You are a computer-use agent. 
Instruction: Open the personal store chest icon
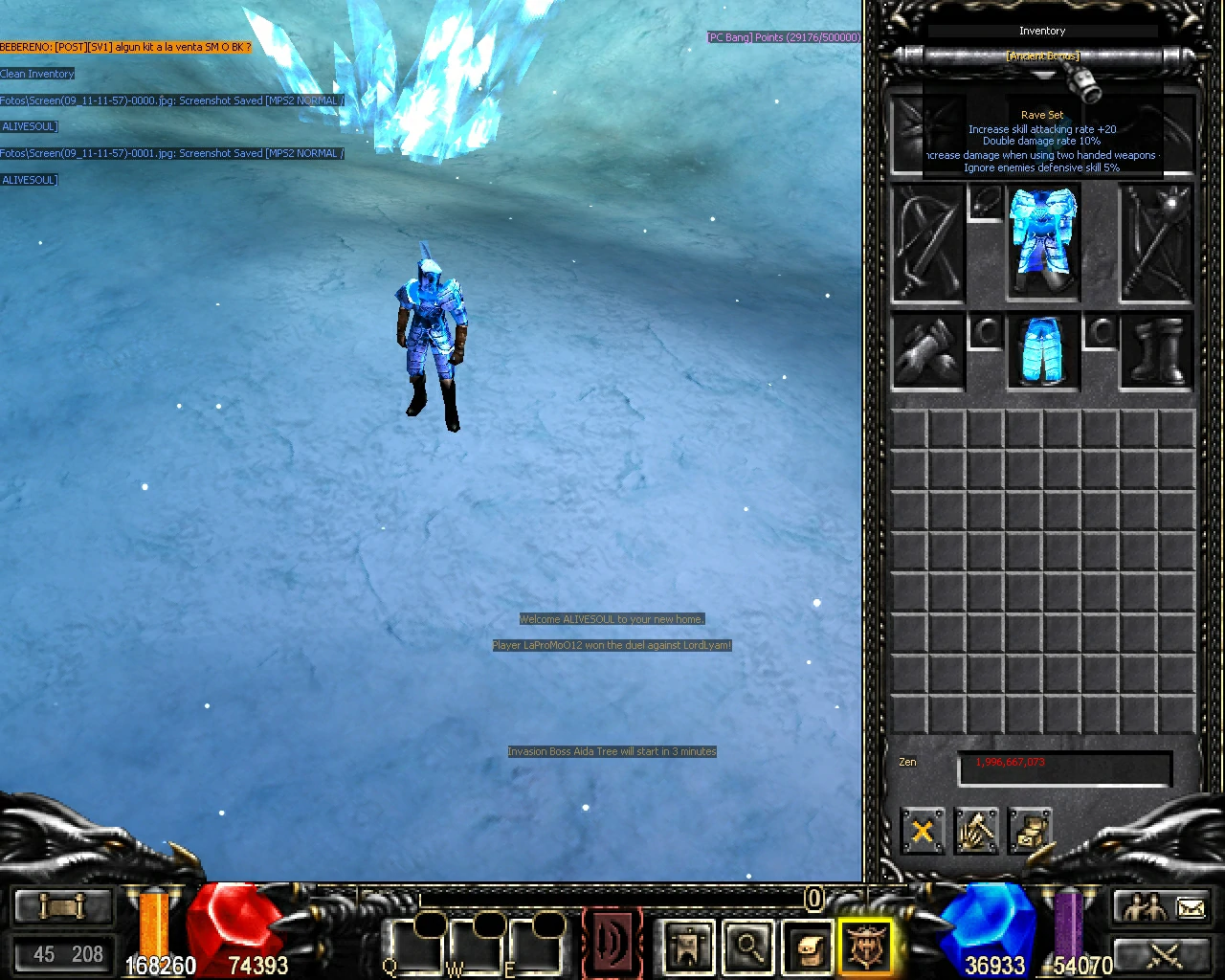(1030, 832)
